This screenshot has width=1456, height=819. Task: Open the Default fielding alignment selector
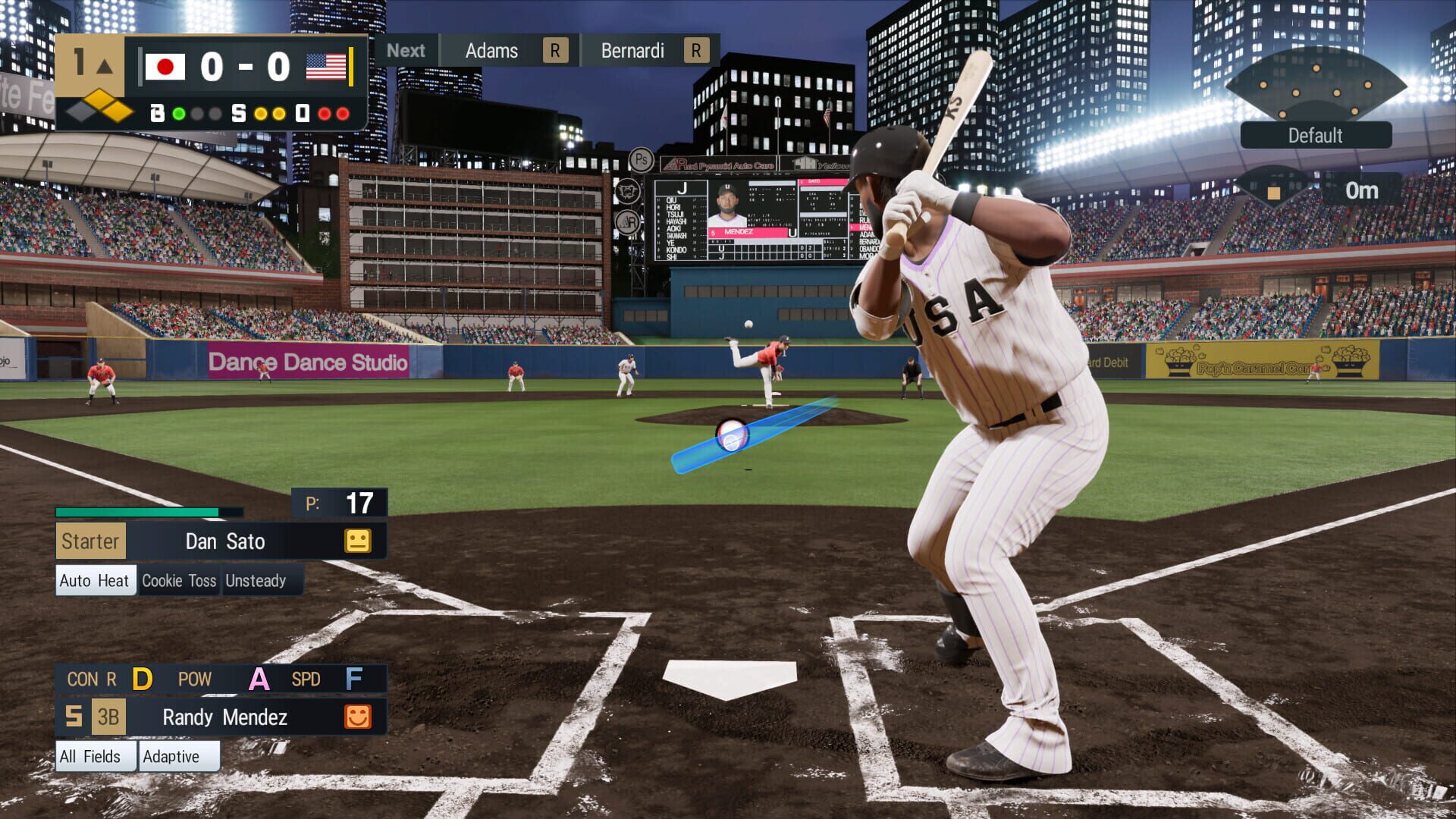[x=1316, y=135]
